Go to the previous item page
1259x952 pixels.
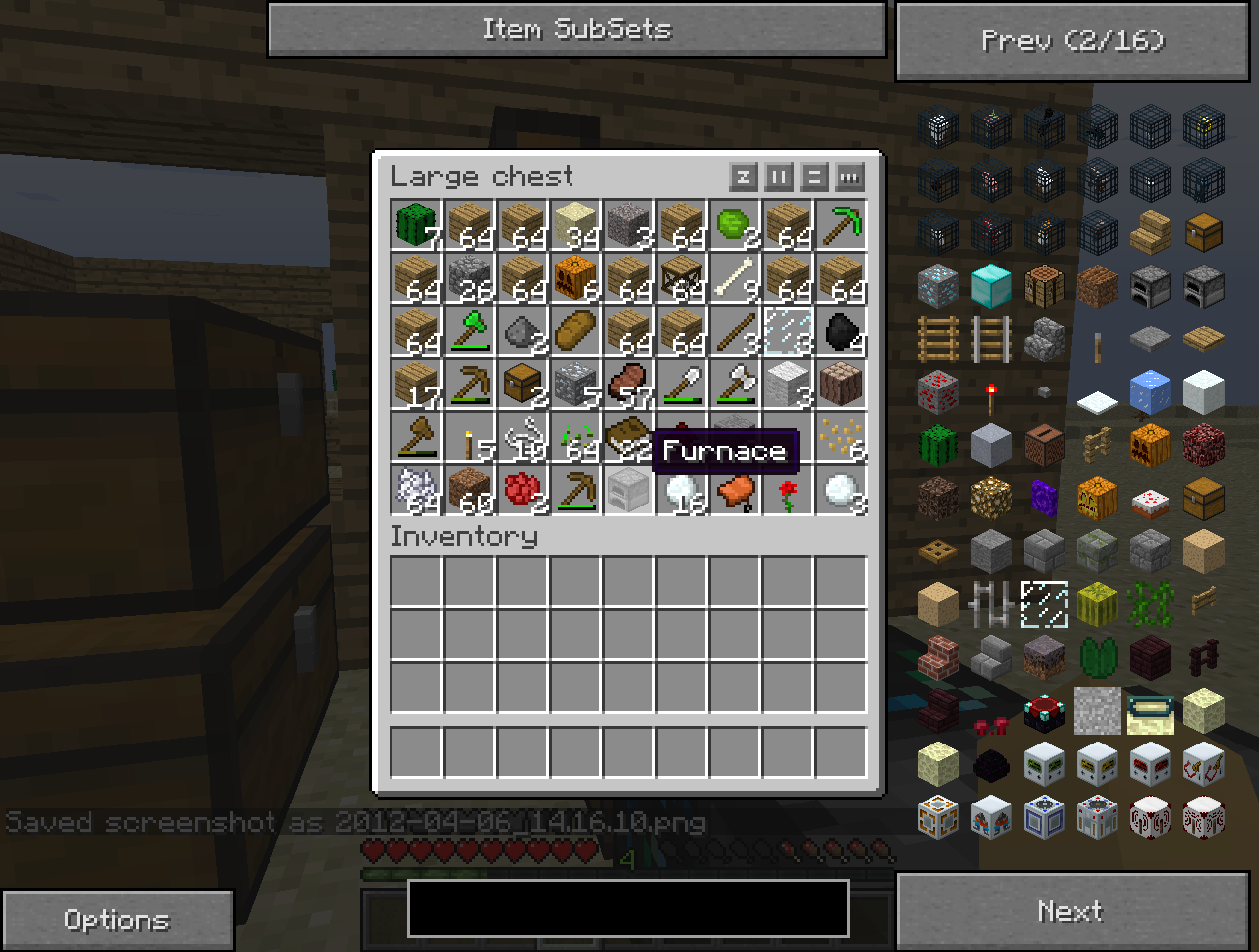pos(1072,40)
